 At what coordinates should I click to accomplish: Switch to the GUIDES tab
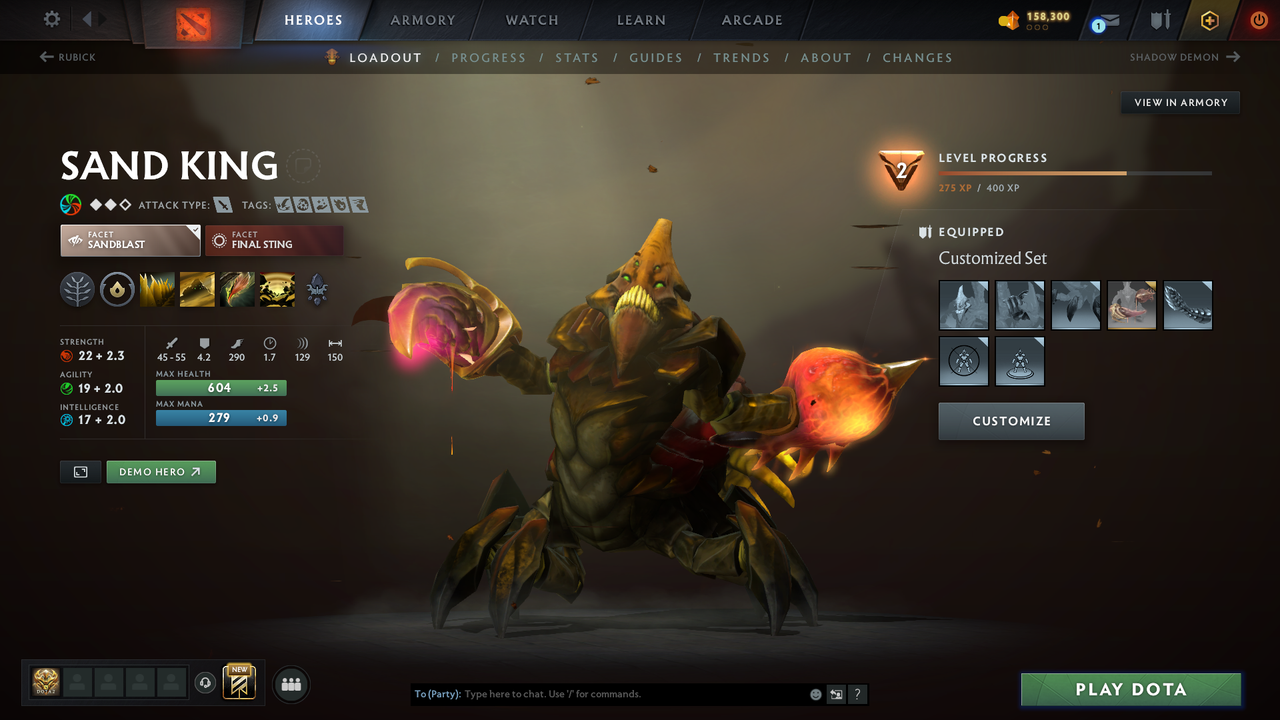656,57
